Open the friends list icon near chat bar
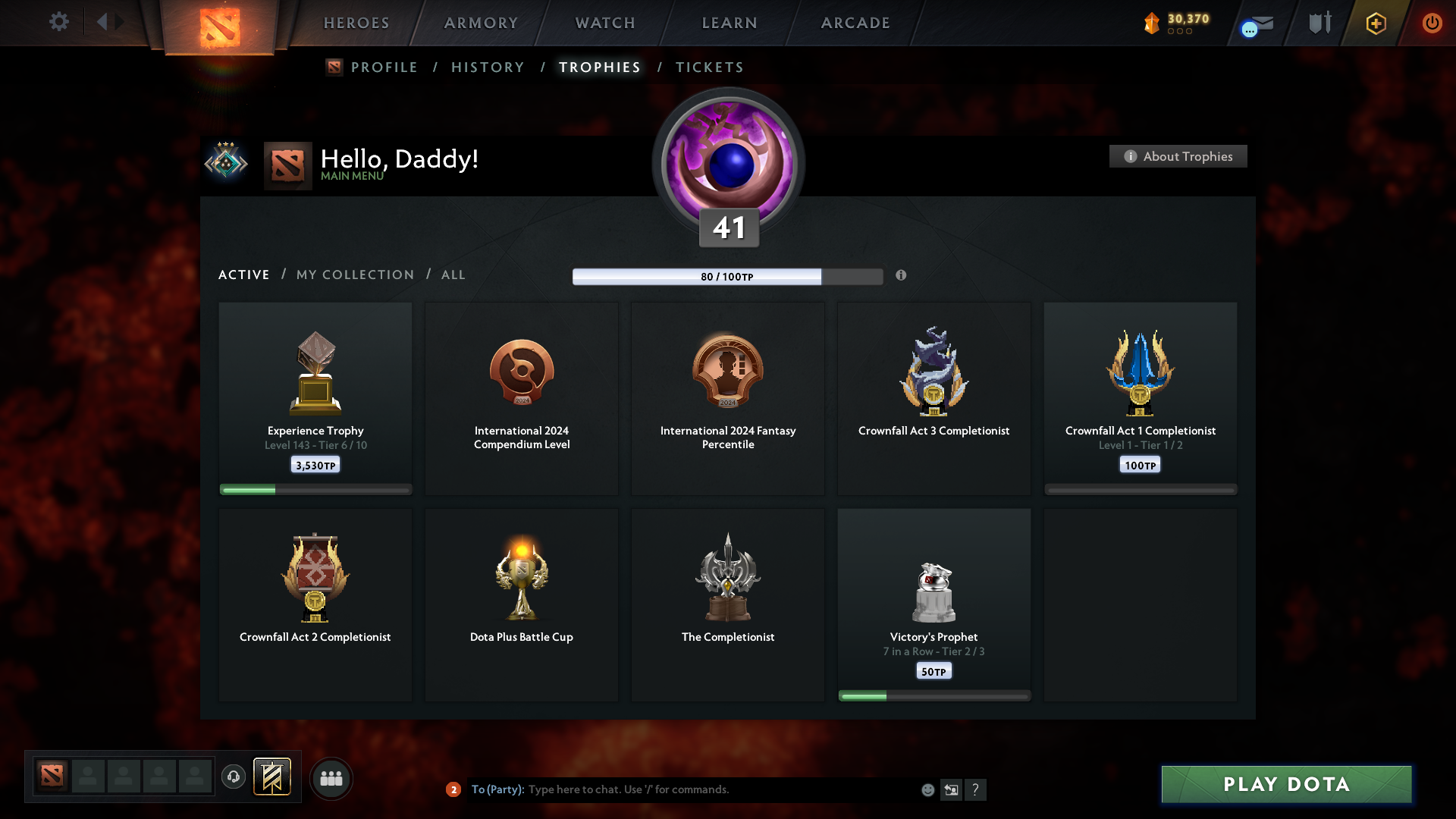The height and width of the screenshot is (819, 1456). (331, 778)
